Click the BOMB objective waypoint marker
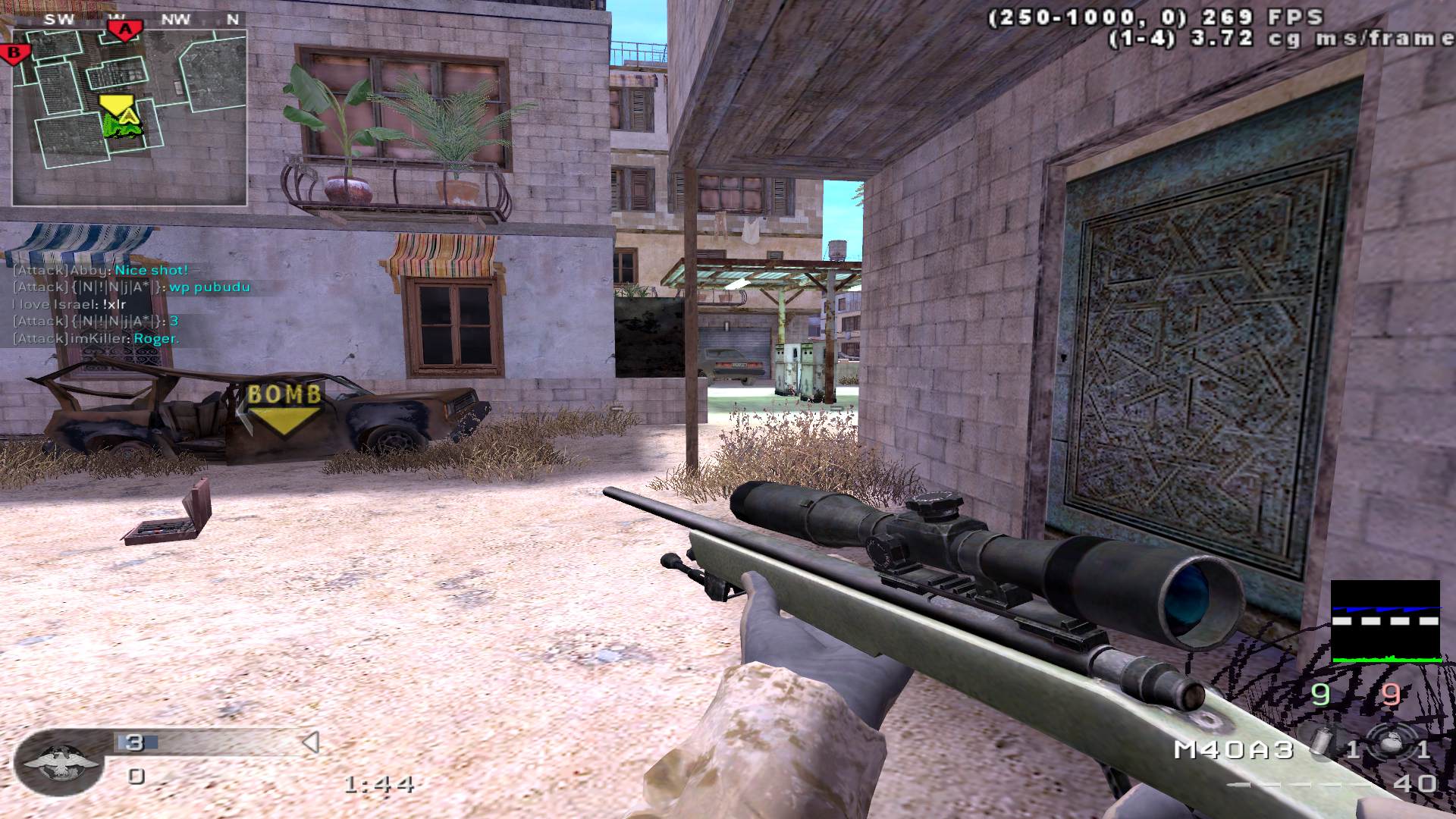The width and height of the screenshot is (1456, 819). (x=284, y=409)
